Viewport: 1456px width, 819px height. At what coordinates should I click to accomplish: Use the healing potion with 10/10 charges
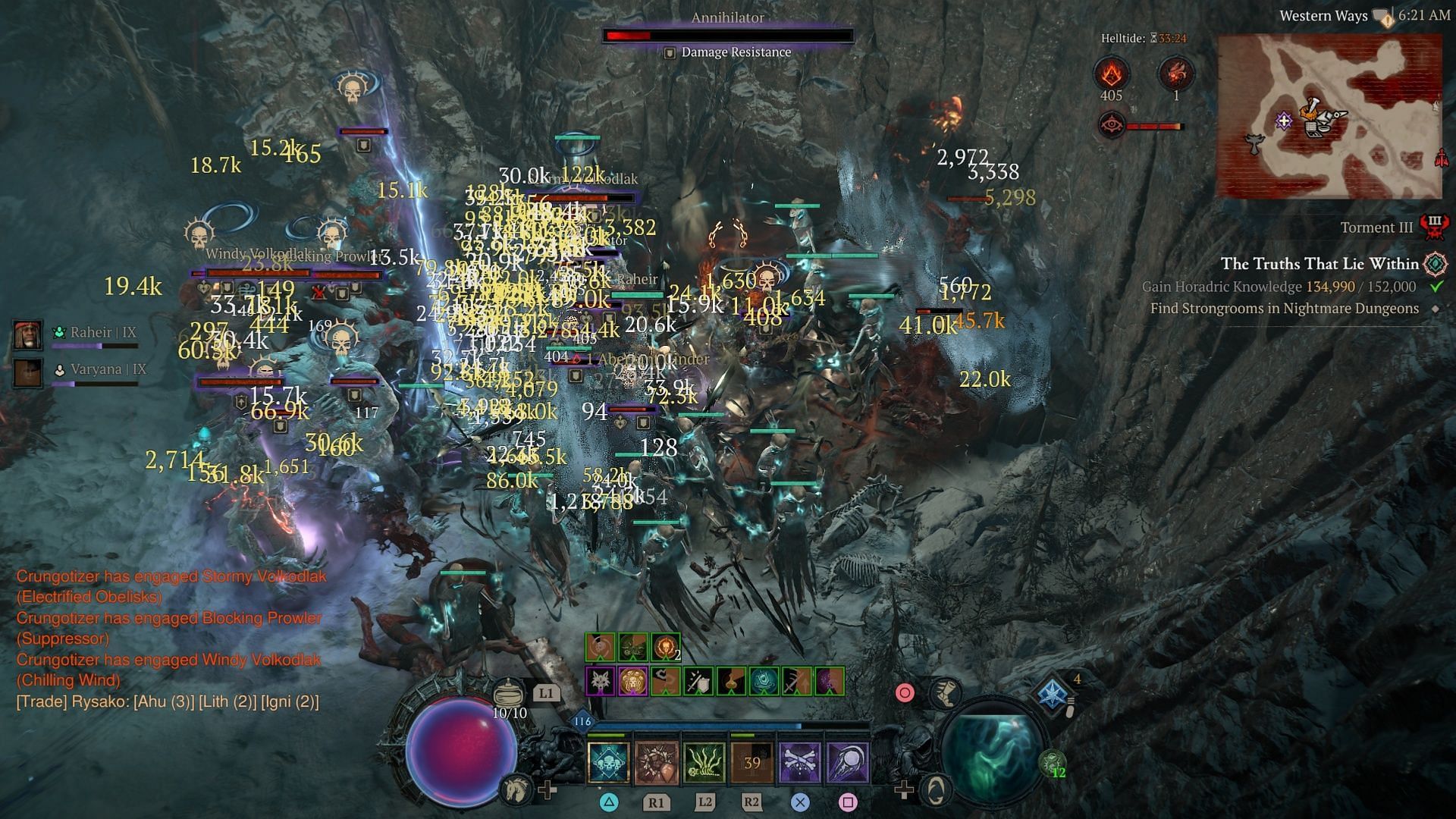pos(509,693)
